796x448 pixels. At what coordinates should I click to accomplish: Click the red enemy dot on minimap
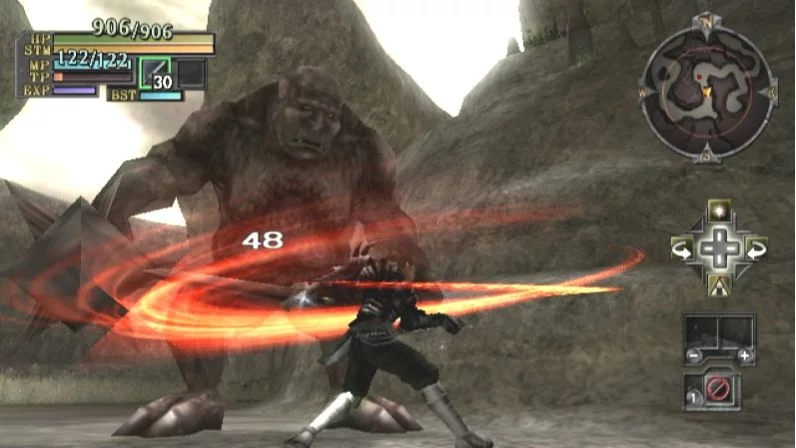(x=699, y=75)
